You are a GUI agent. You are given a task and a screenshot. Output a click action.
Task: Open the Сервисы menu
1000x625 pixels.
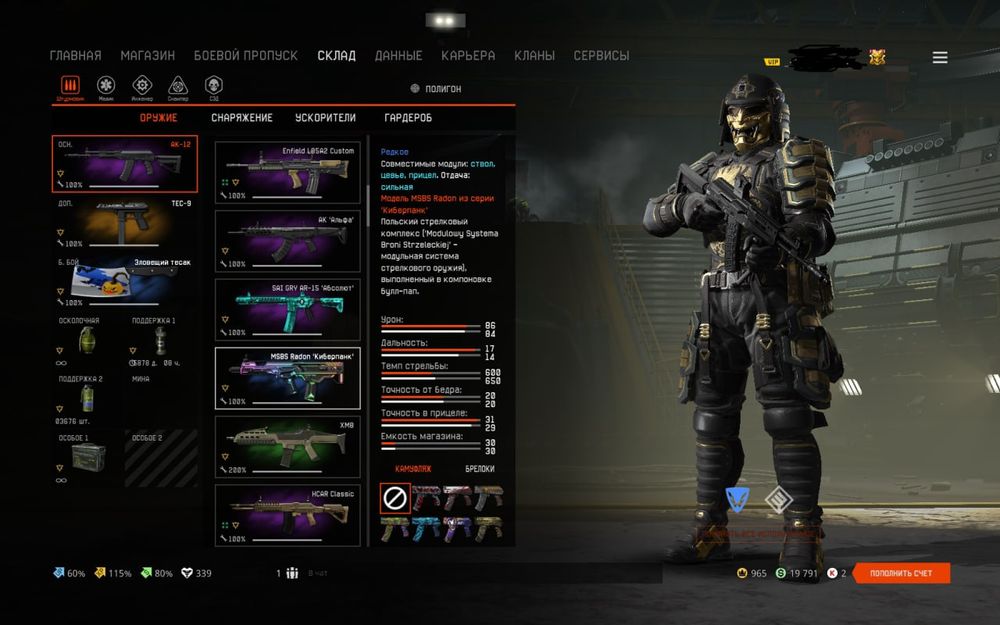click(601, 56)
